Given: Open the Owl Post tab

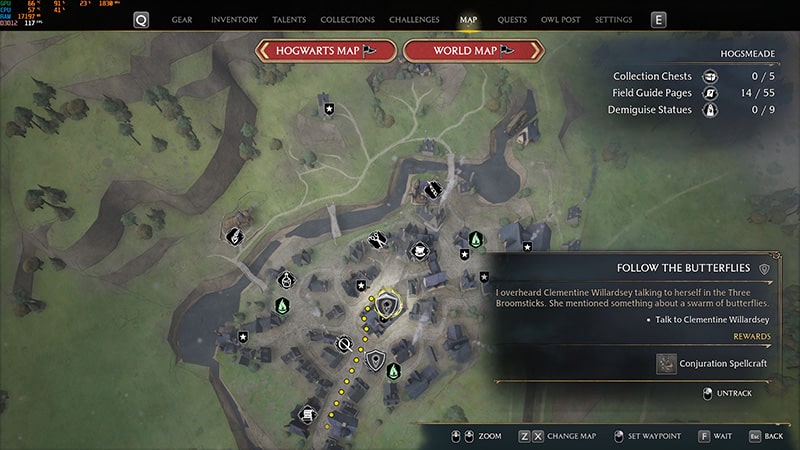Looking at the screenshot, I should pos(561,19).
